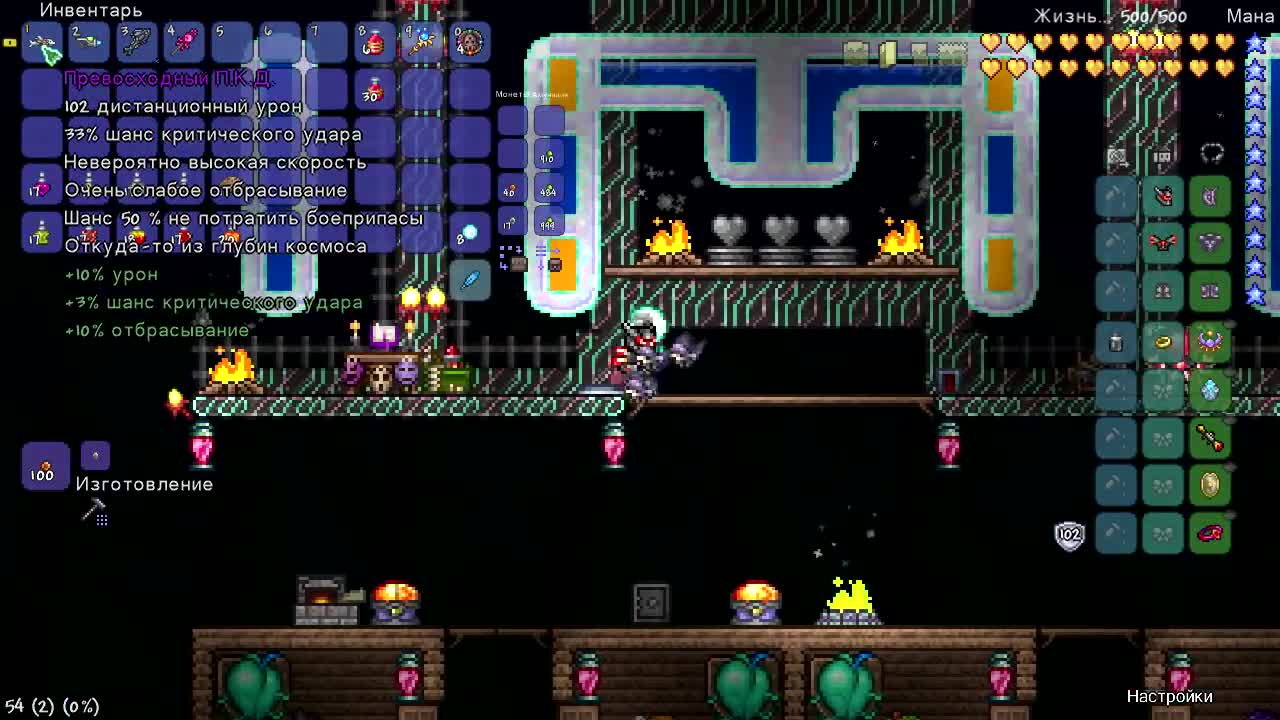Select the red potion in hotbar slot 8

coord(373,43)
